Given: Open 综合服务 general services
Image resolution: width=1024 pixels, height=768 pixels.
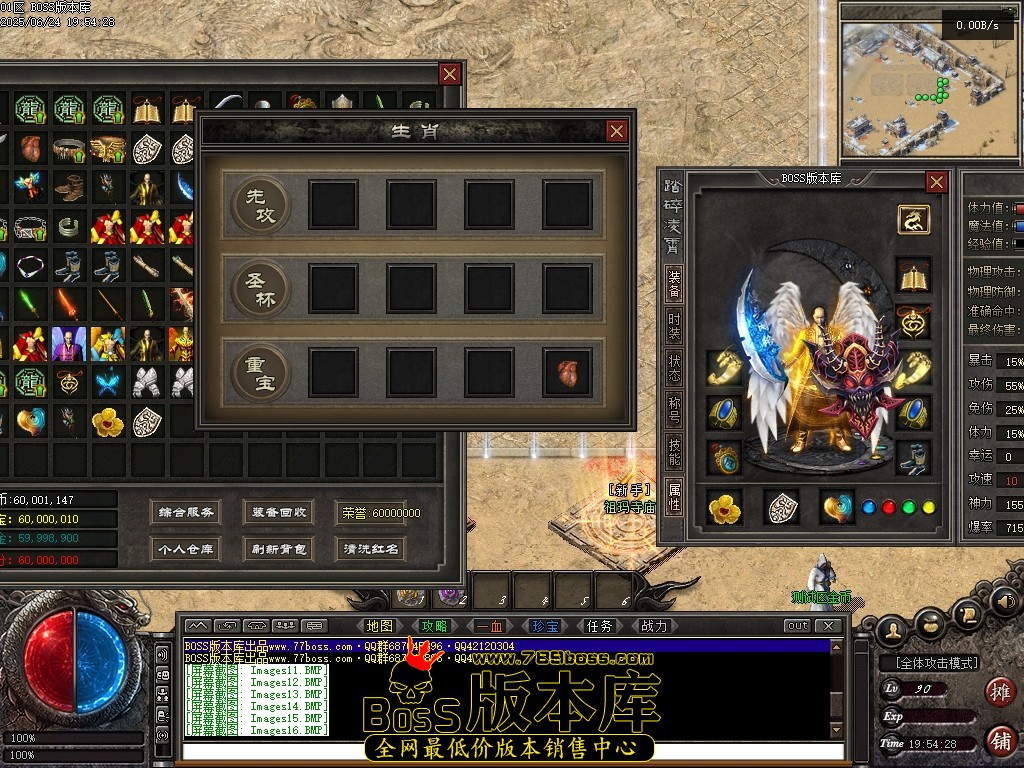Looking at the screenshot, I should tap(186, 512).
